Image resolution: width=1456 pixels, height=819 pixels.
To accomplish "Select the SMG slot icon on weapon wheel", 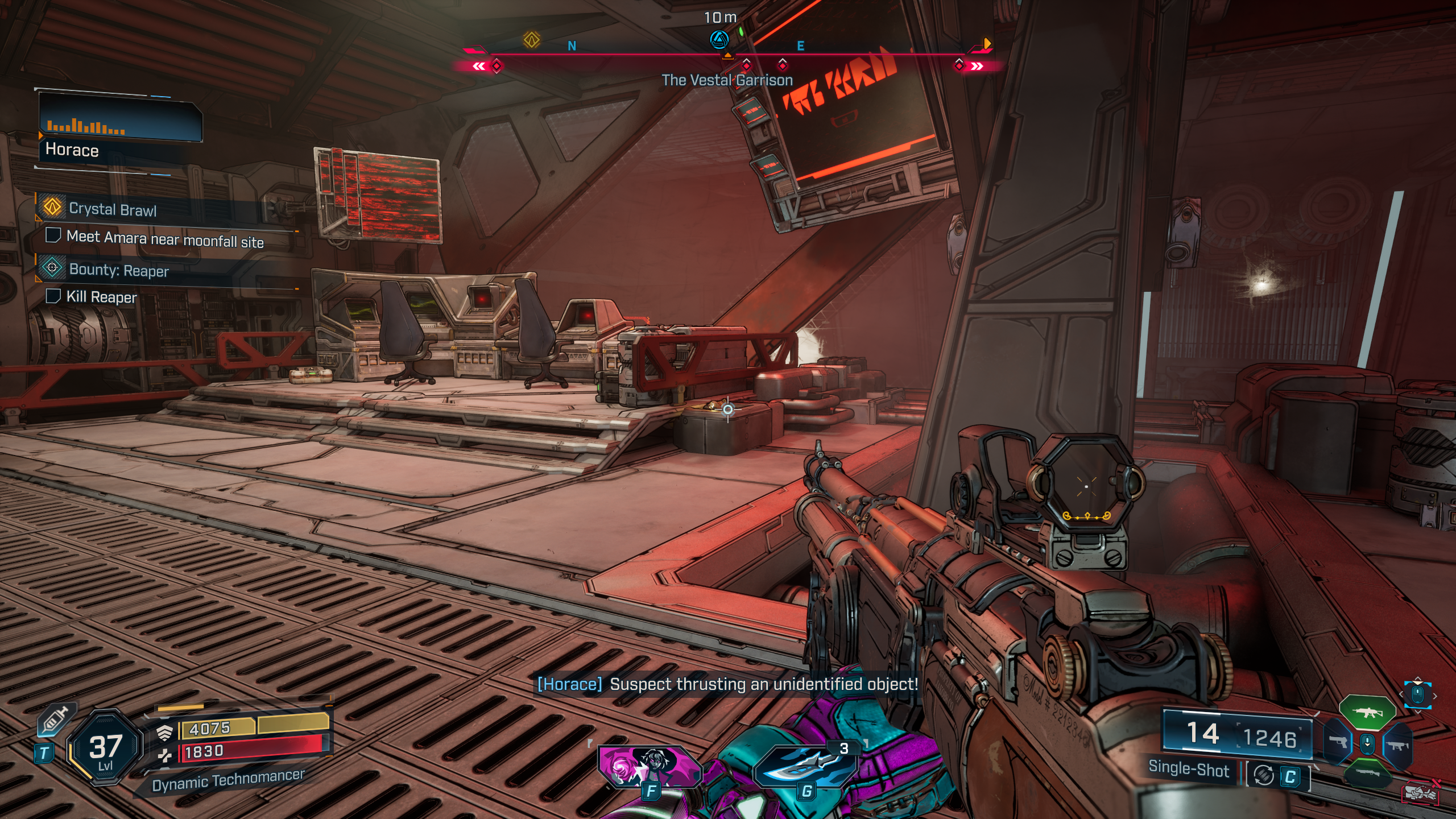I will tap(1398, 746).
